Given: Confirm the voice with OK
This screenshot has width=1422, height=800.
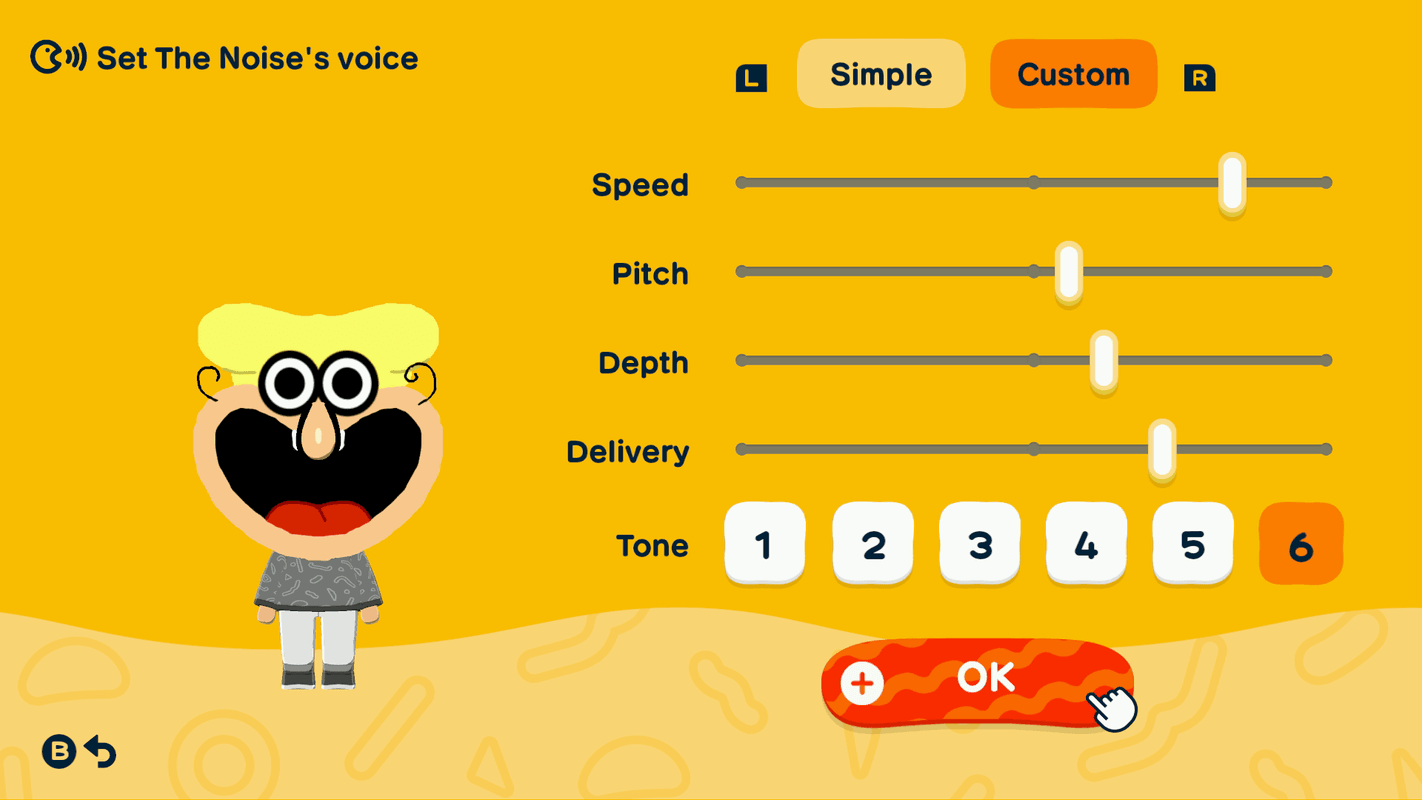Looking at the screenshot, I should 984,677.
